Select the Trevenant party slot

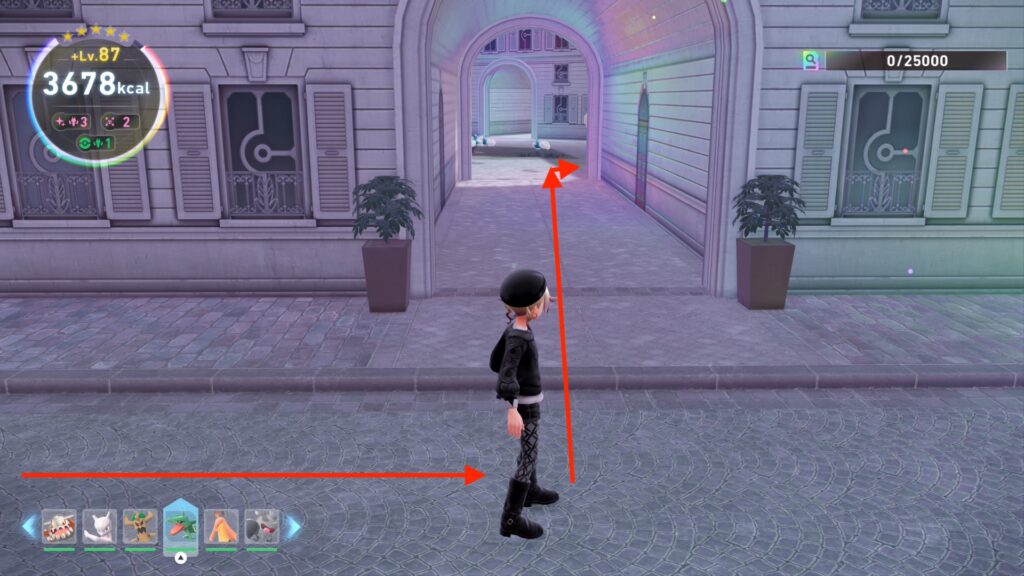tap(140, 526)
